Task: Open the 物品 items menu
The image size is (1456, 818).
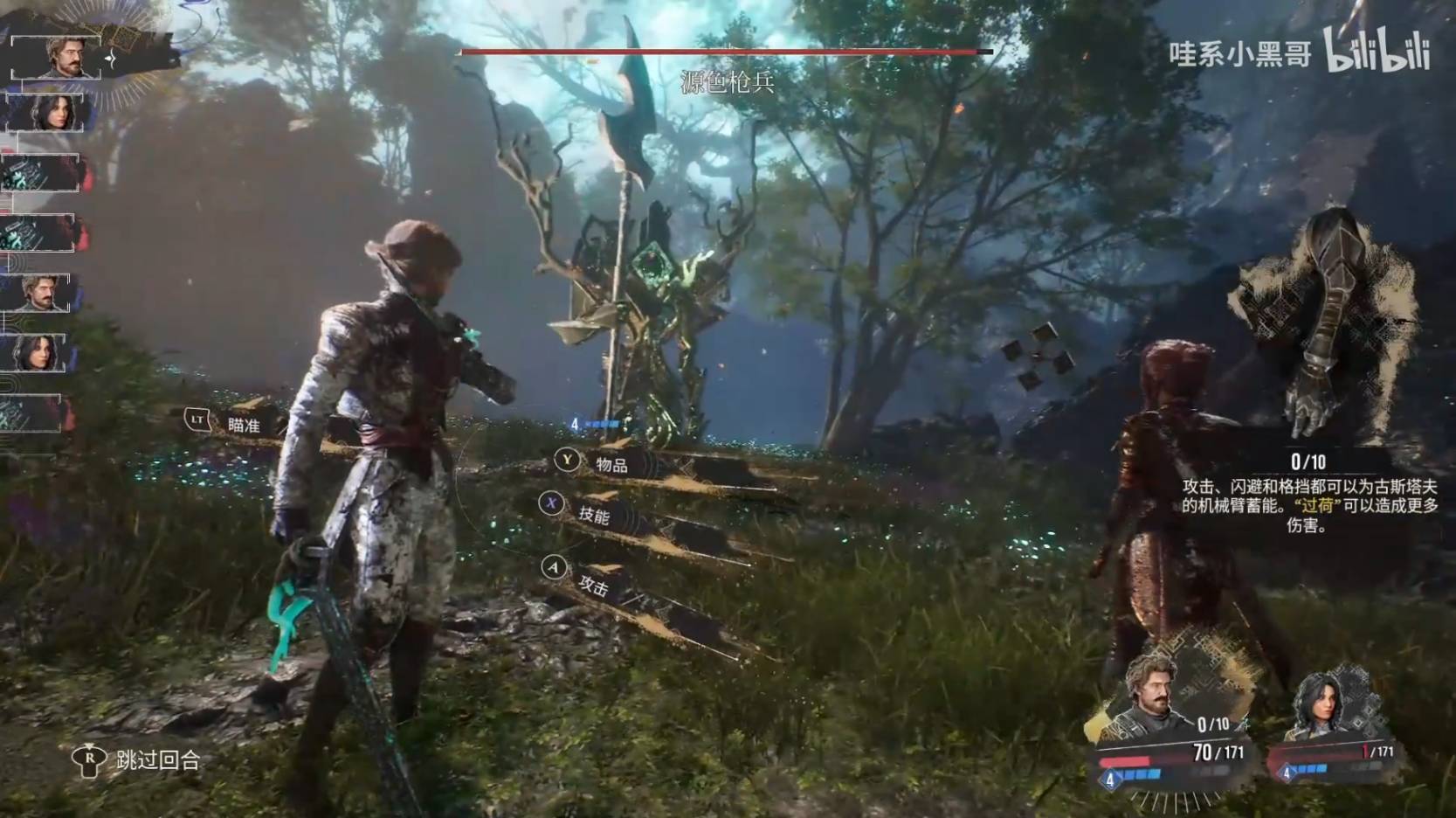Action: click(x=611, y=465)
